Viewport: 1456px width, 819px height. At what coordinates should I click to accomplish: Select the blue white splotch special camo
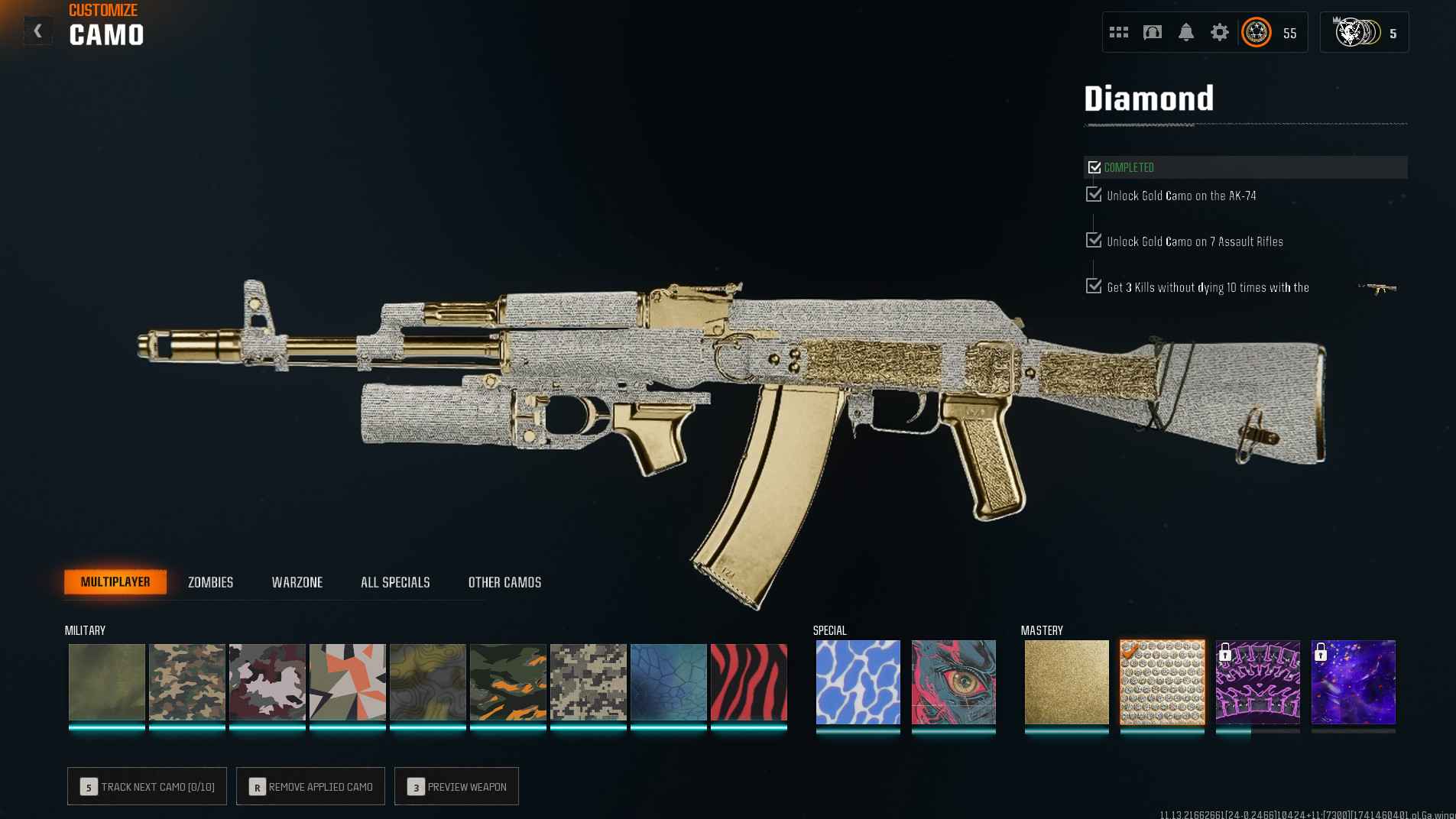858,682
